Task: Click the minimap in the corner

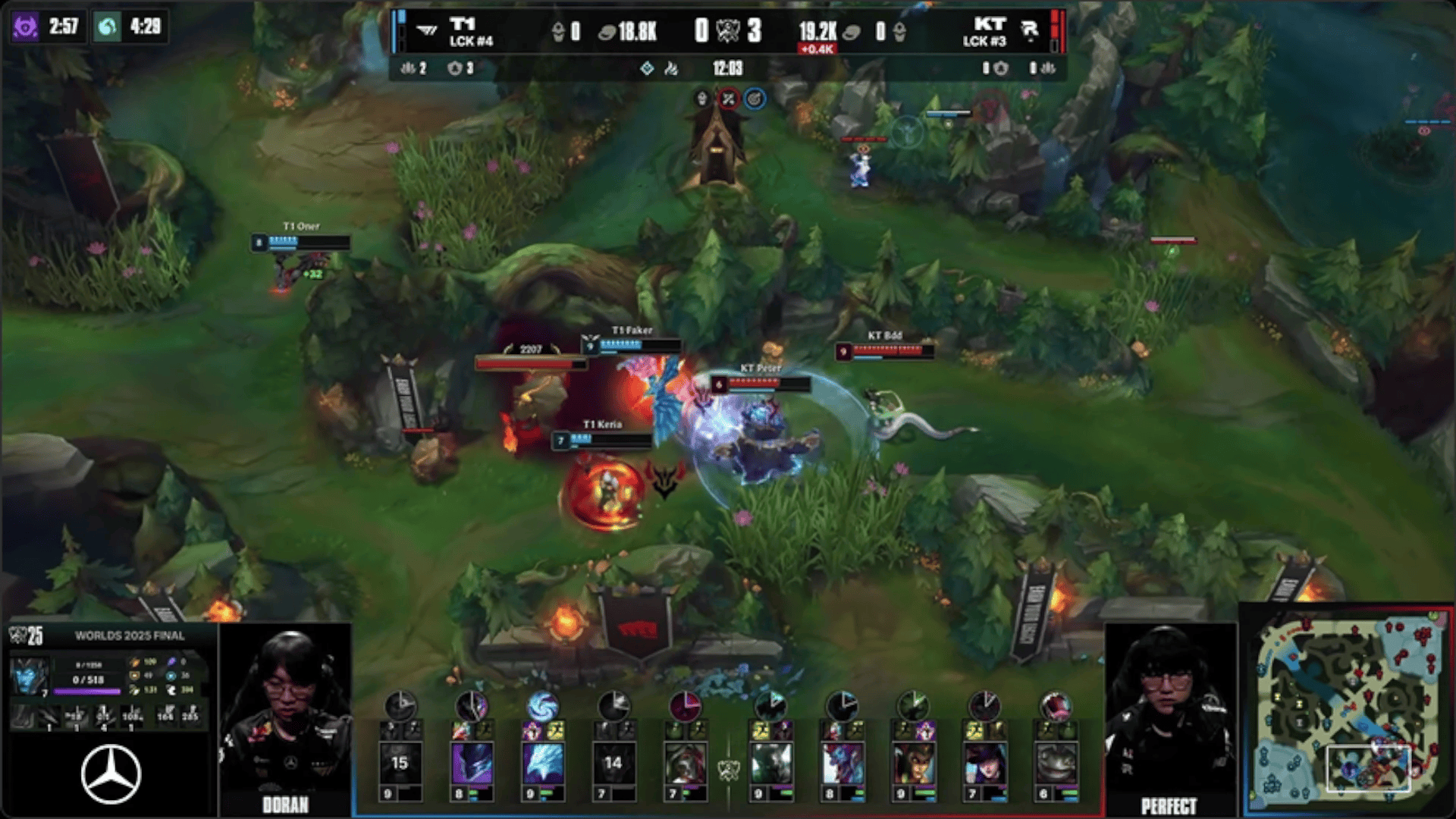Action: coord(1348,710)
